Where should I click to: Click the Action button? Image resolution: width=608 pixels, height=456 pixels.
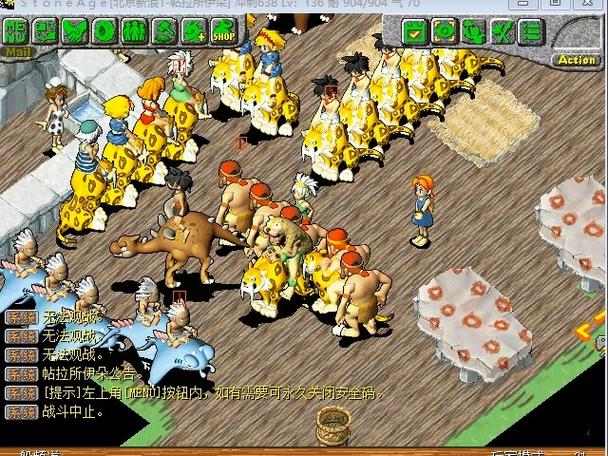(x=577, y=60)
